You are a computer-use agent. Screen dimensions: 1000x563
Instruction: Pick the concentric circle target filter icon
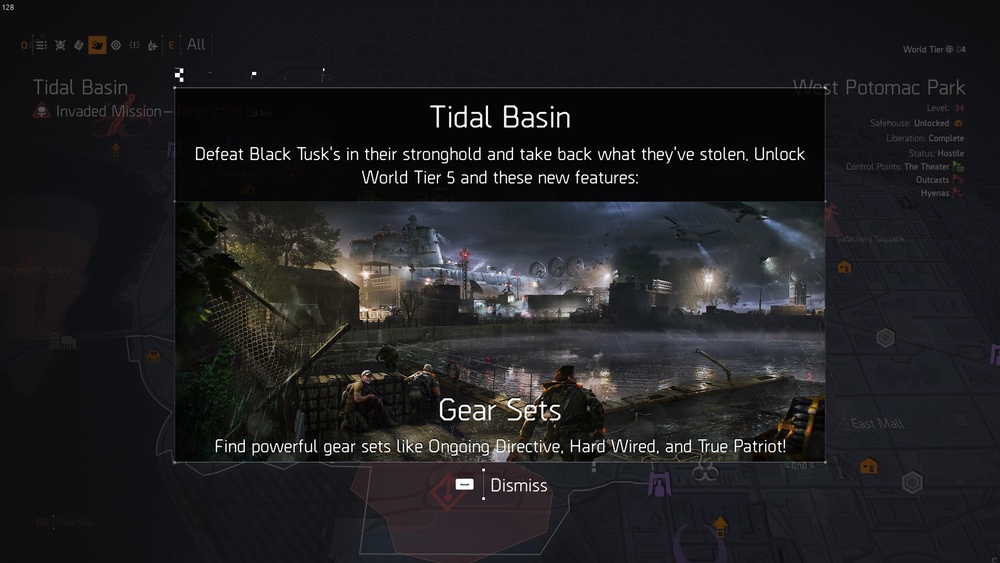(116, 45)
